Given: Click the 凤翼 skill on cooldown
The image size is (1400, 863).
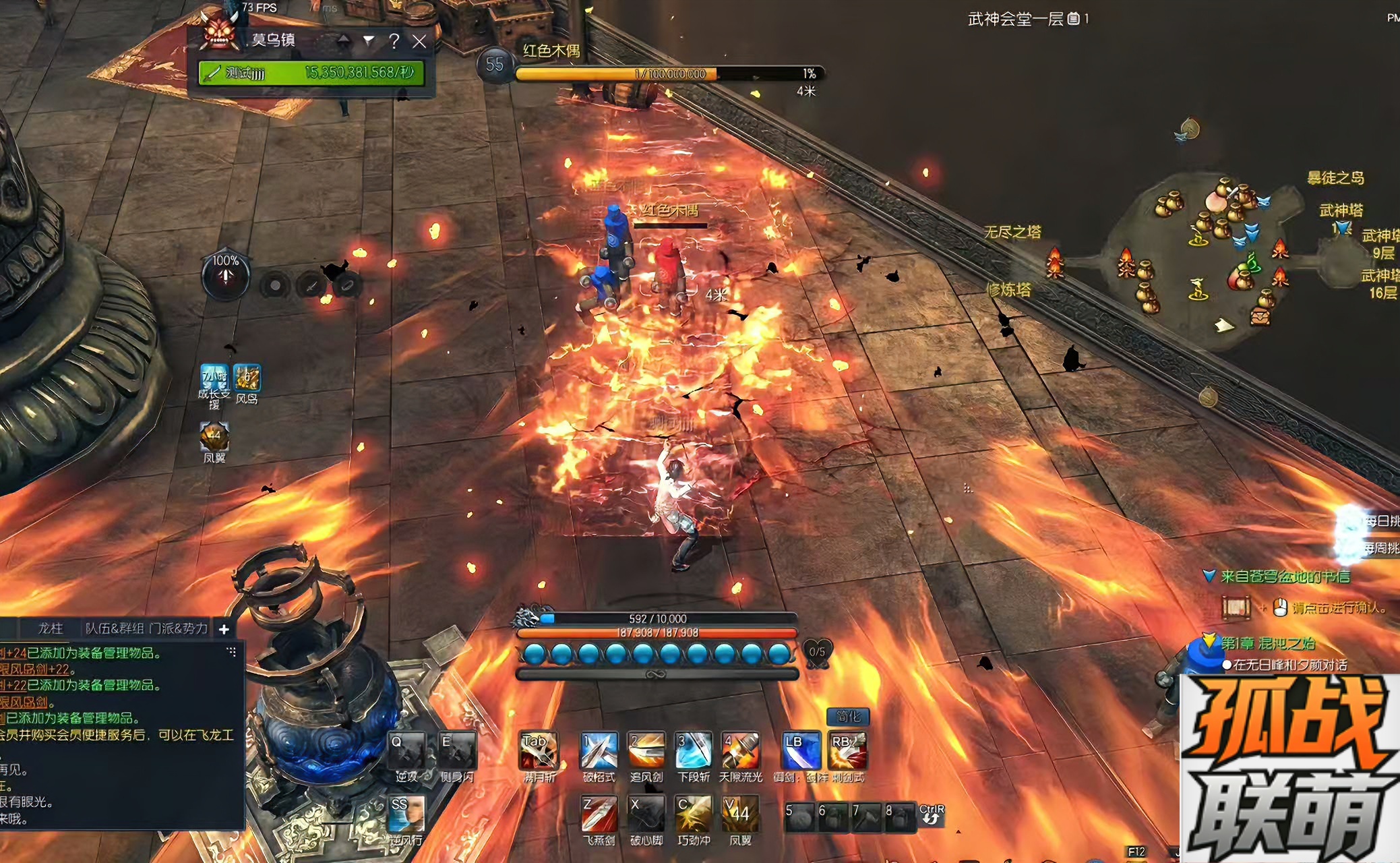Looking at the screenshot, I should [x=740, y=814].
